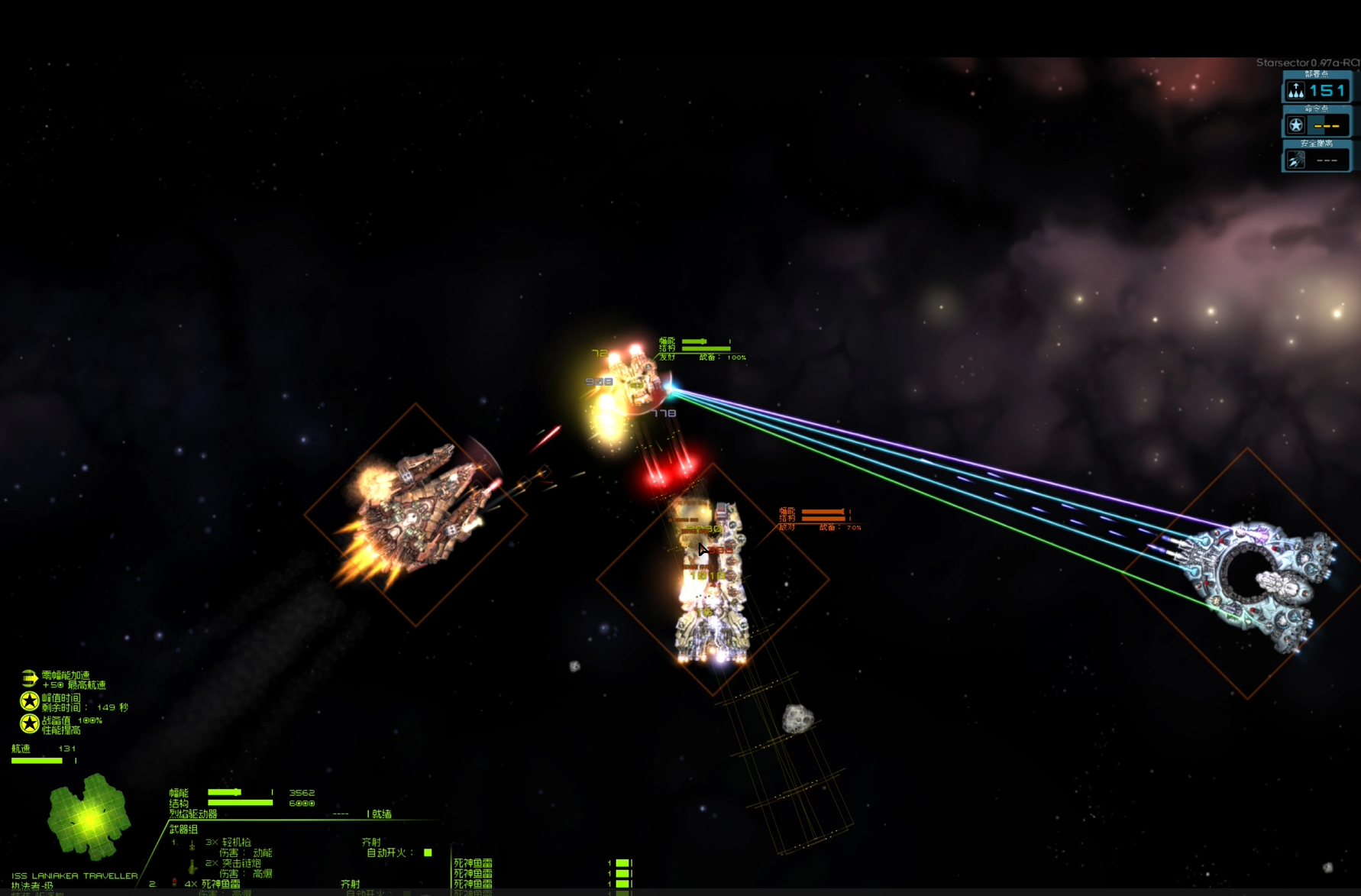Click the deployment points icon
1361x896 pixels.
point(1296,91)
